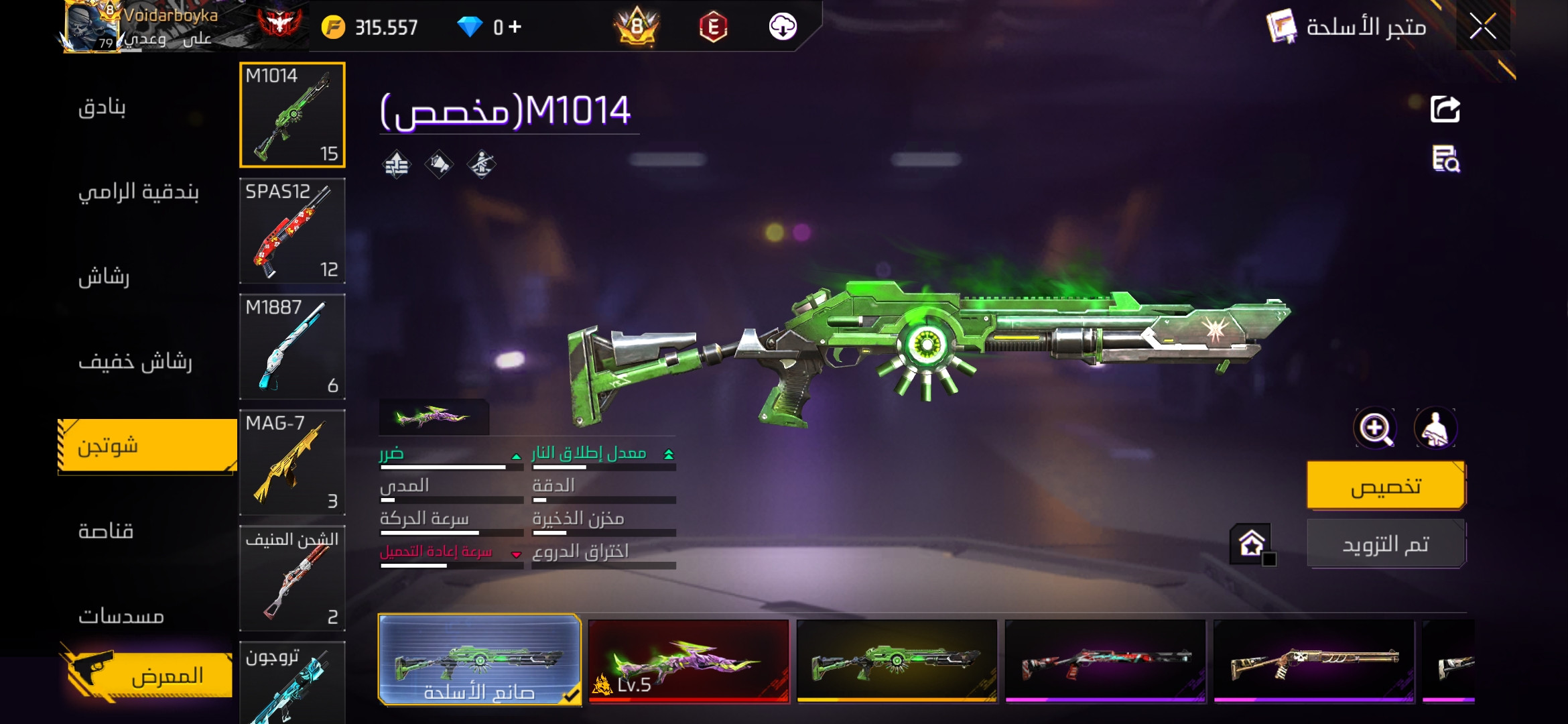Preview weapon on character icon
Screen dimensions: 1568x724
click(x=1435, y=428)
